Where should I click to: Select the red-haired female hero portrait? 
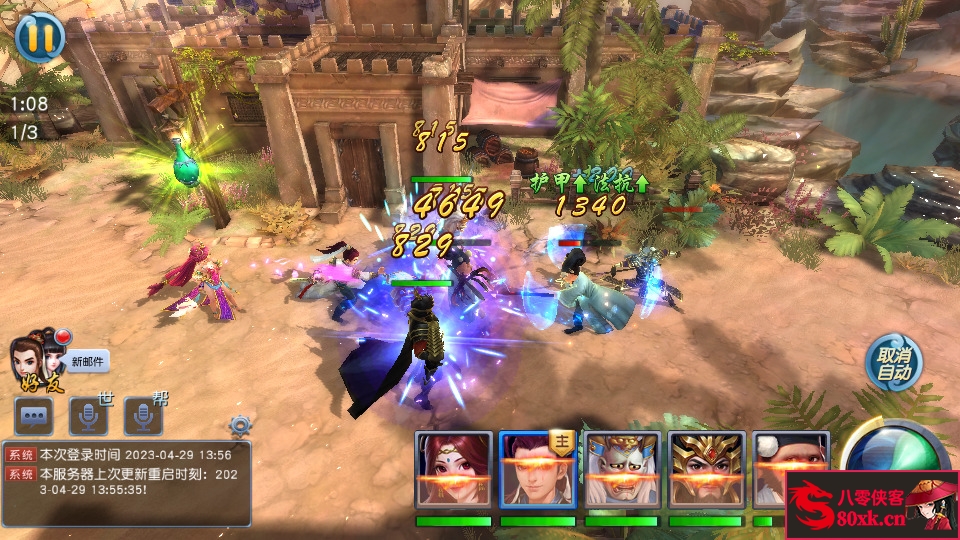(454, 470)
